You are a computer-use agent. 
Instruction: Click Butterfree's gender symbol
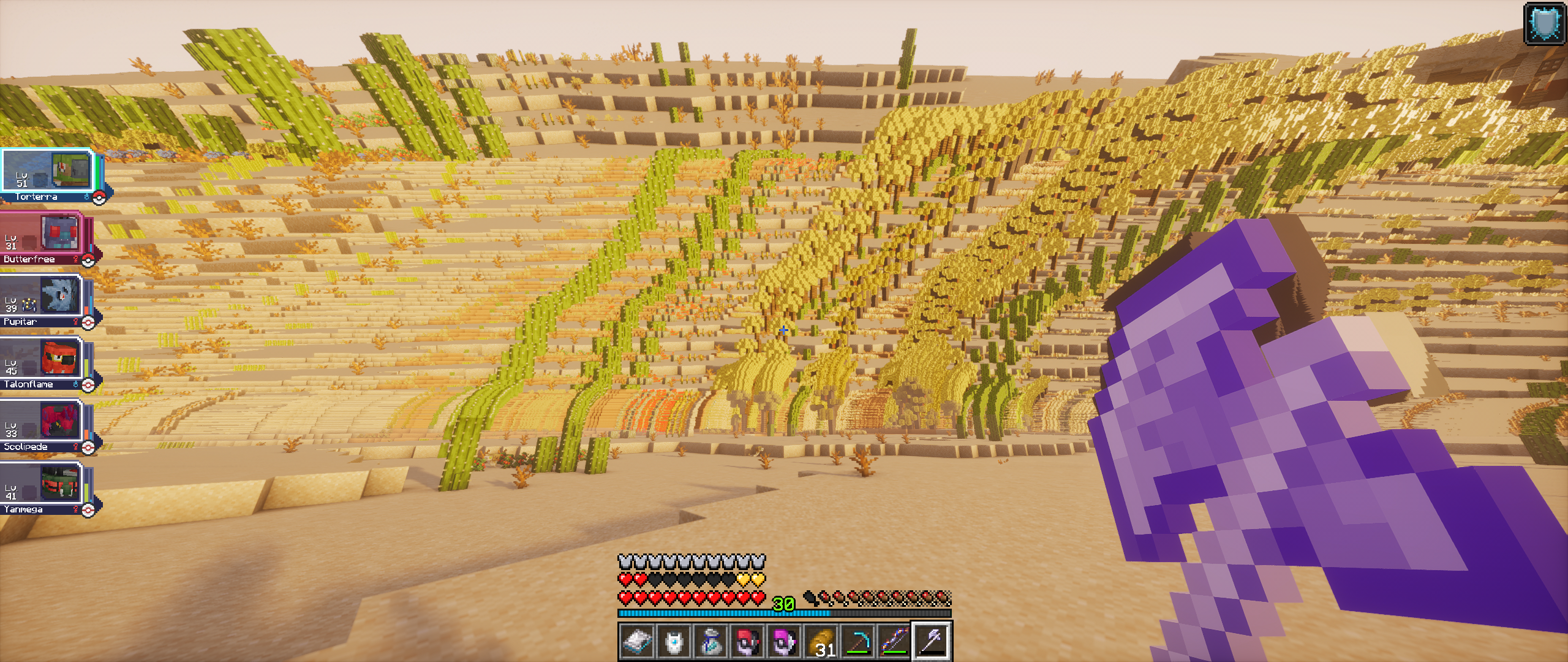coord(75,259)
